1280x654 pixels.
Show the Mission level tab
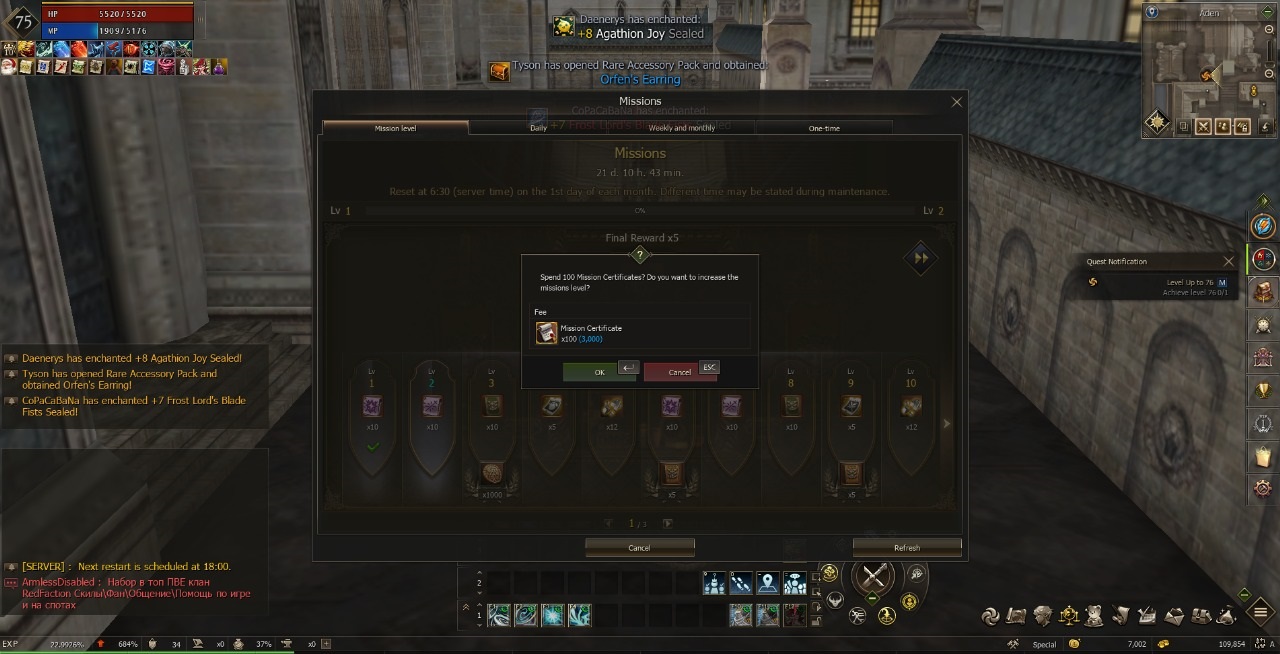coord(395,128)
